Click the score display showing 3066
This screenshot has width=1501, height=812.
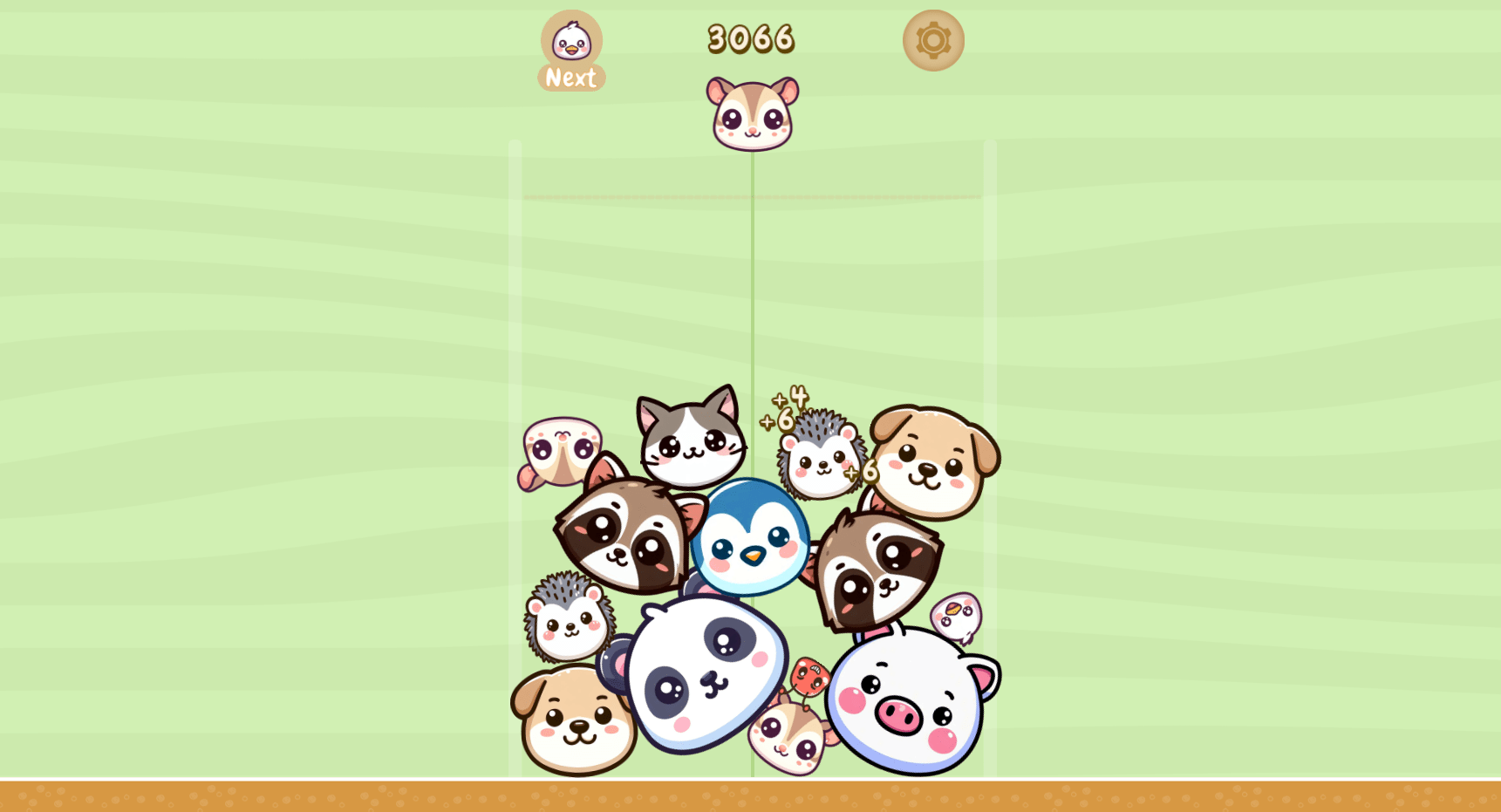pyautogui.click(x=750, y=37)
